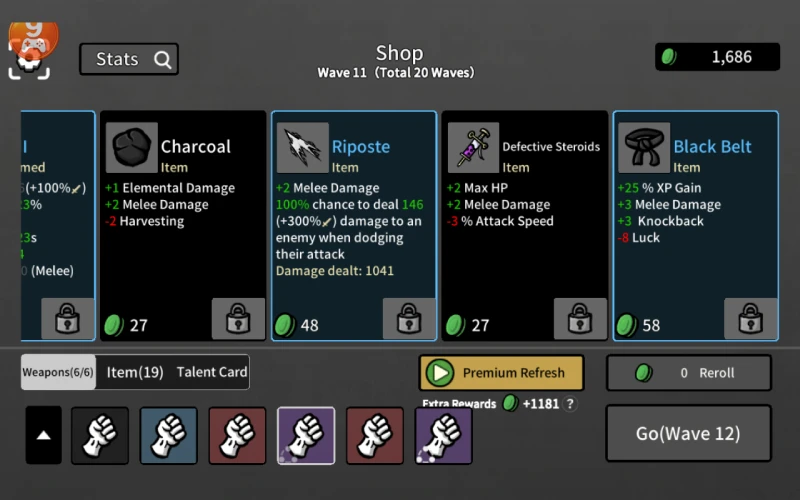Reroll the shop offers

[688, 373]
